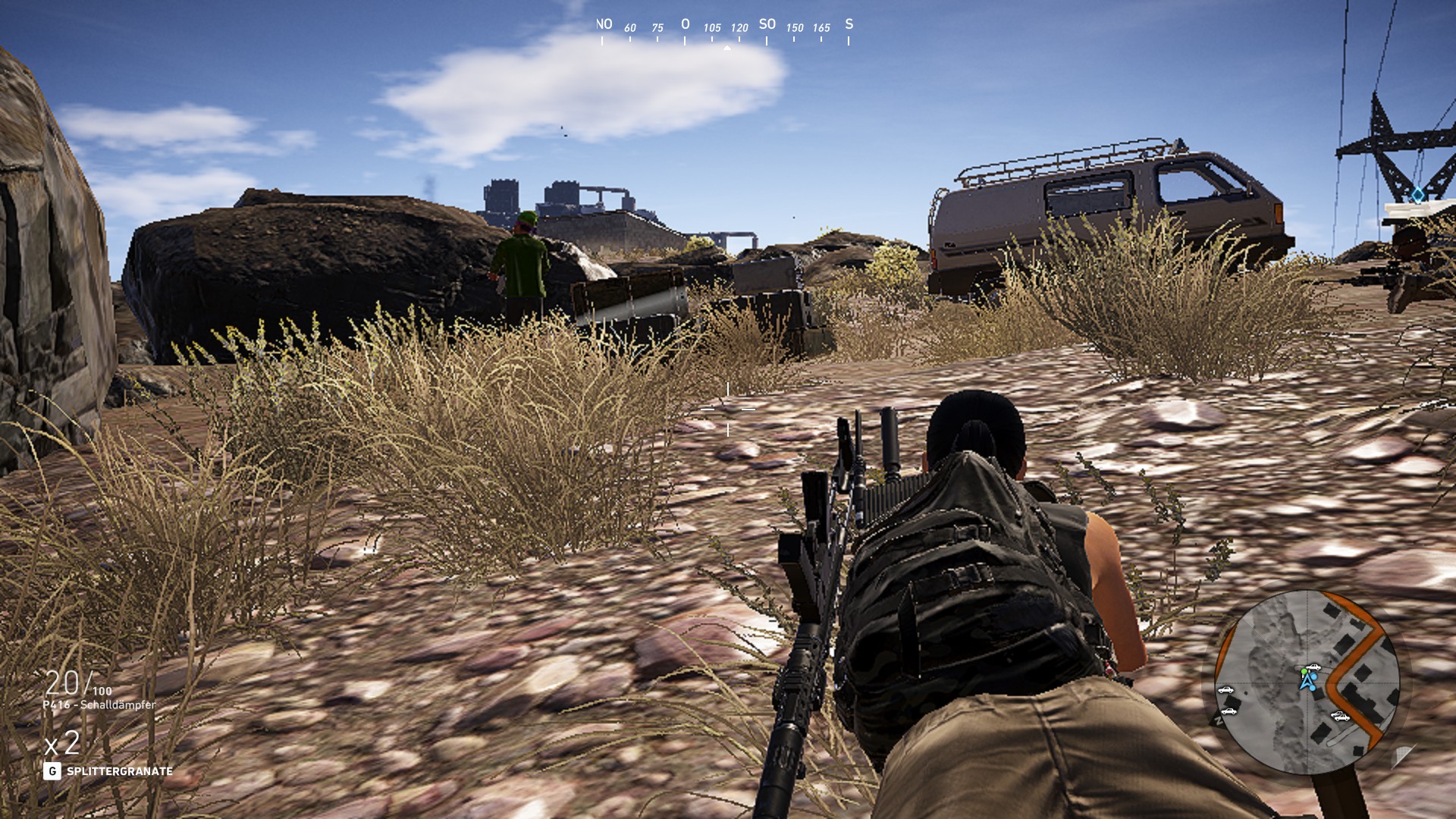Select the crosshair reticle at screen center

(728, 409)
